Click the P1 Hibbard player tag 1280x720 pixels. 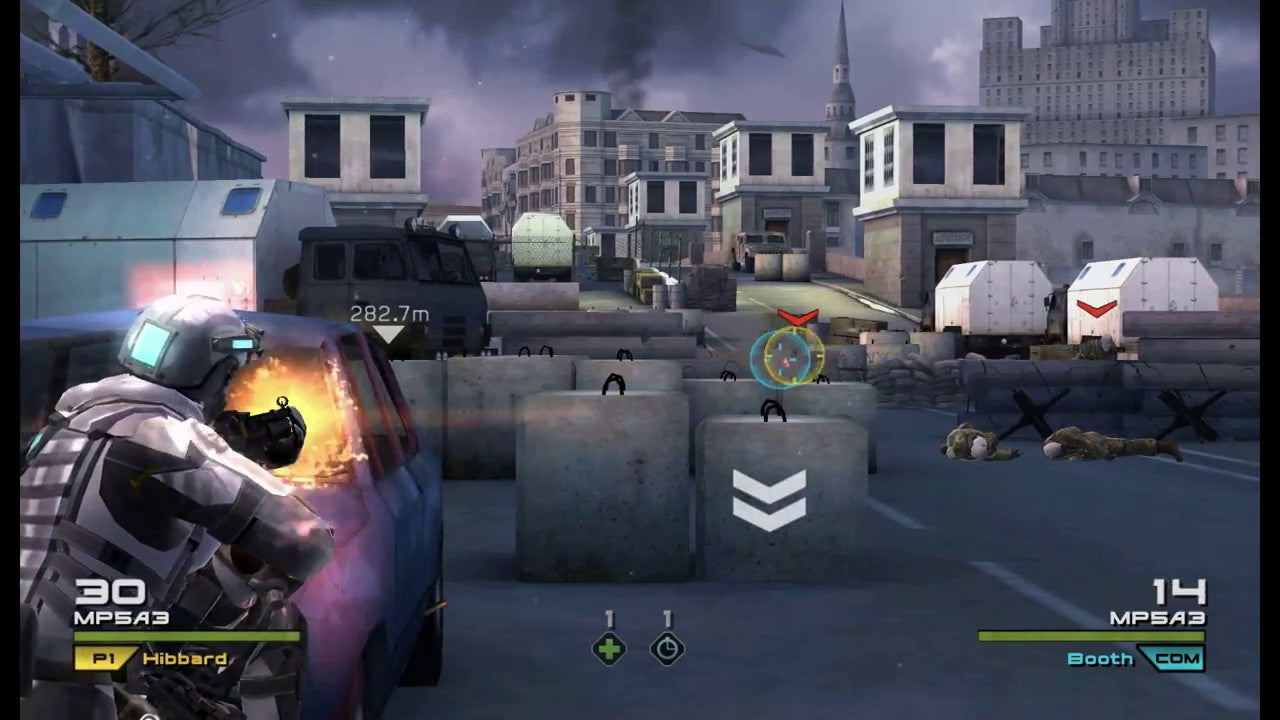click(152, 659)
